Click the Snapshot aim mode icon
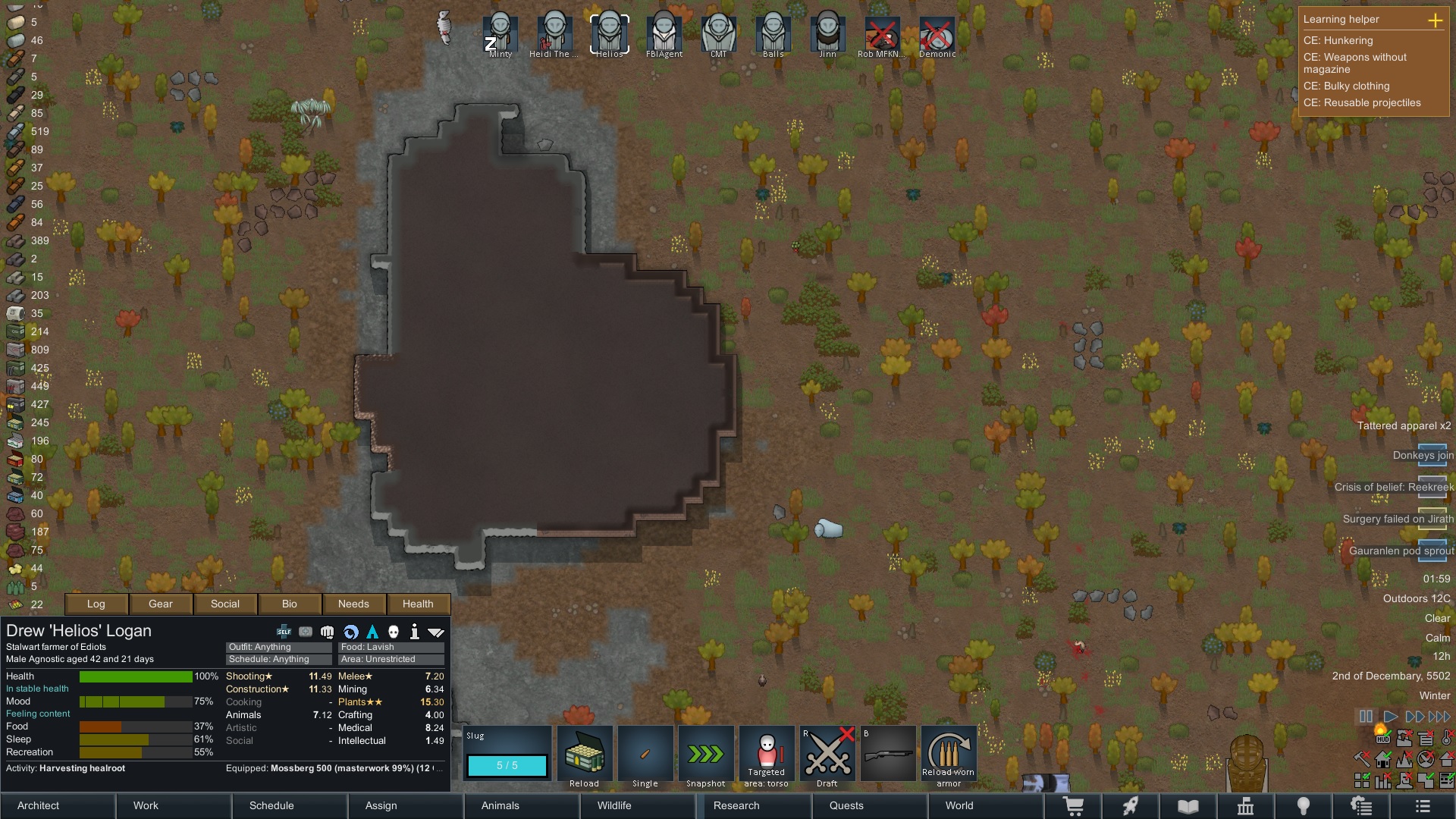This screenshot has height=819, width=1456. pyautogui.click(x=706, y=753)
